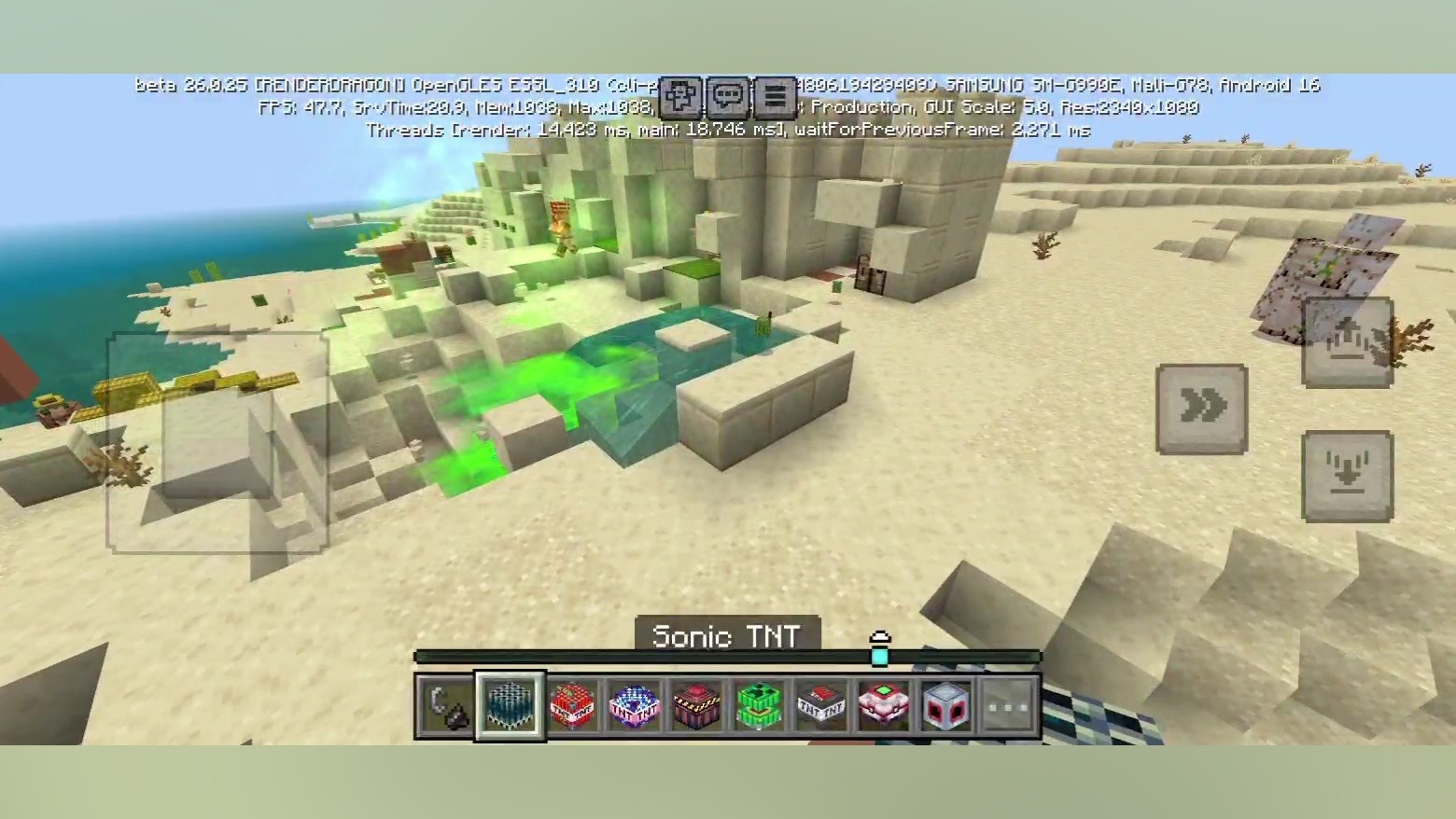Select the red TNT bundle hotbar slot
The width and height of the screenshot is (1456, 819).
tap(573, 706)
